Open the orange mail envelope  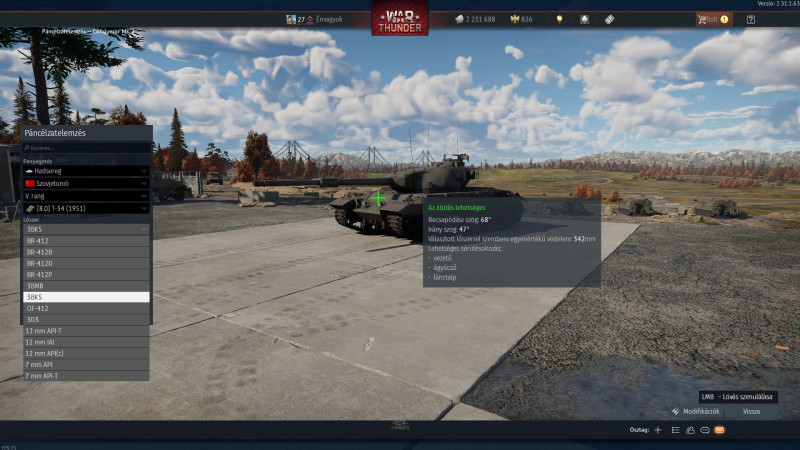pyautogui.click(x=719, y=430)
